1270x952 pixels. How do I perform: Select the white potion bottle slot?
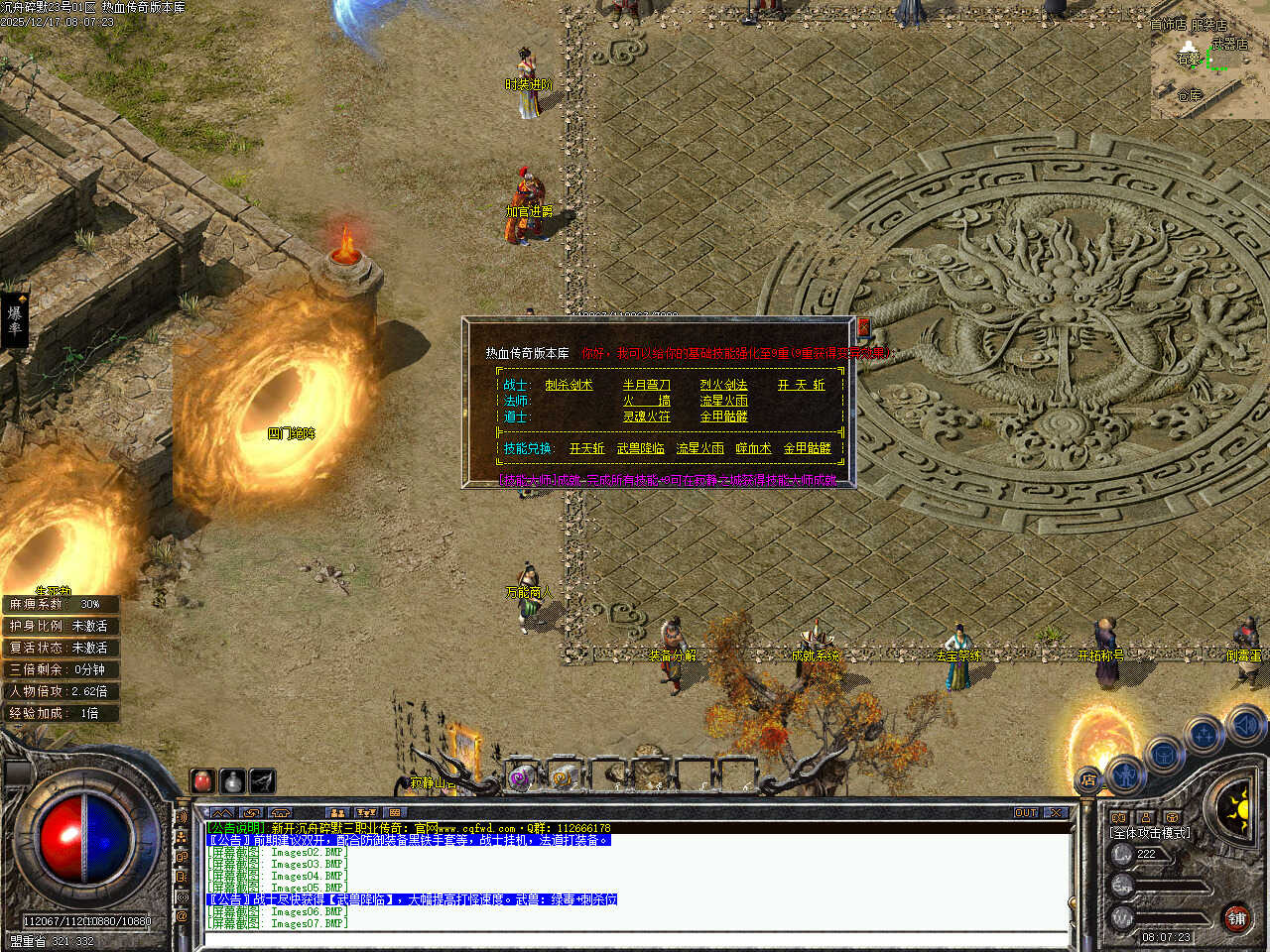(232, 780)
